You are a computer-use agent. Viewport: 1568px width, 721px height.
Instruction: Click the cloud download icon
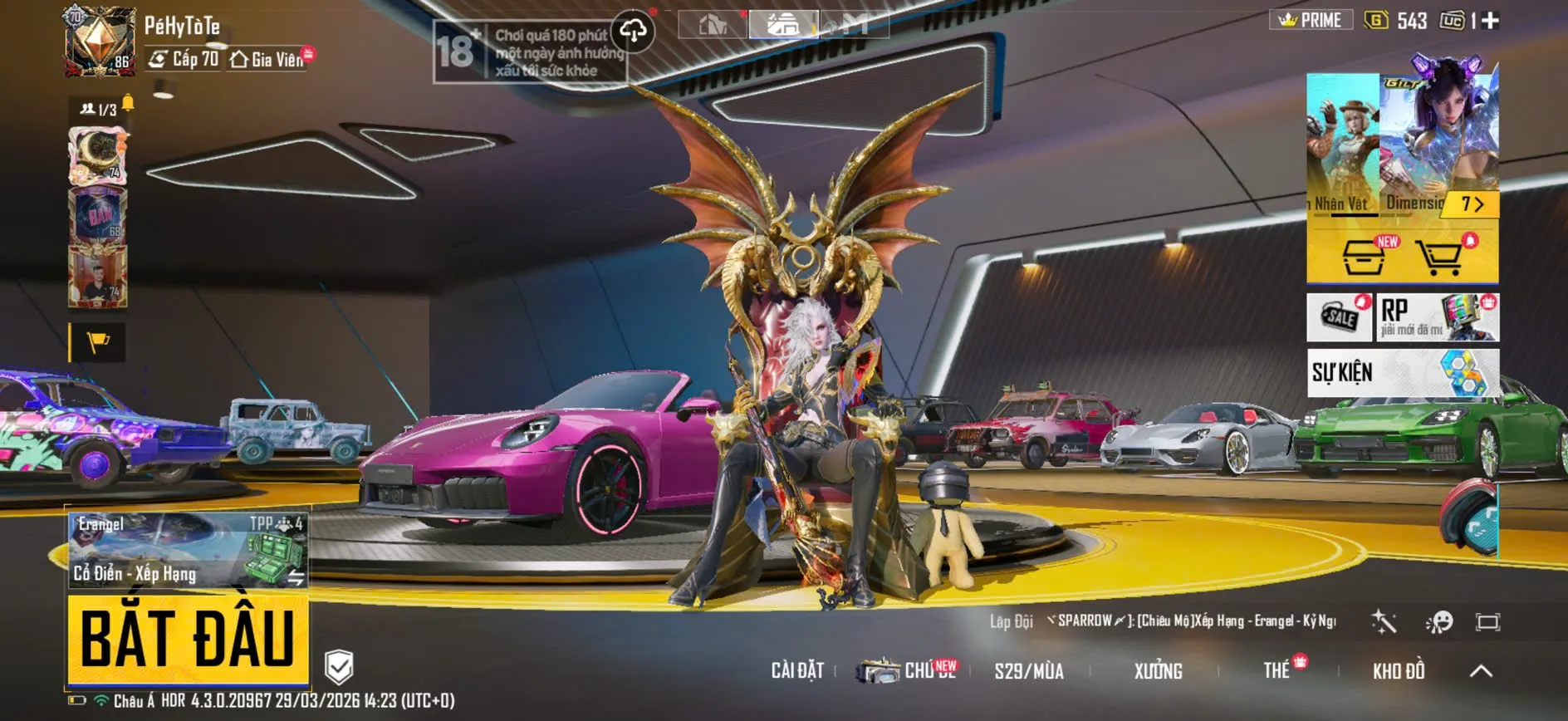pos(633,32)
